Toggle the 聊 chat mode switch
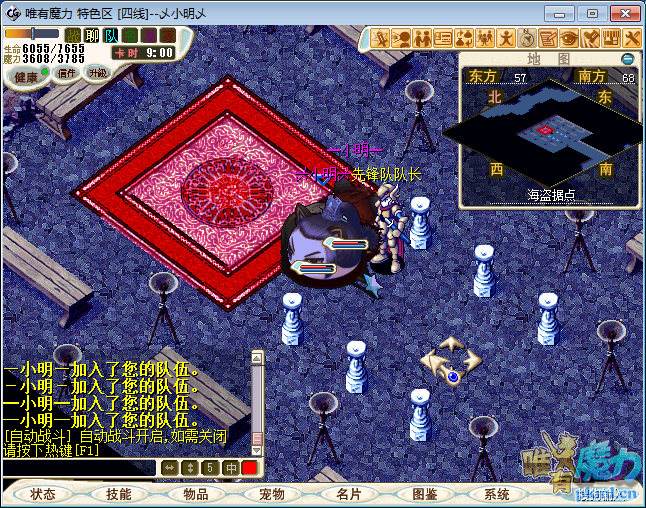The image size is (646, 508). tap(92, 35)
